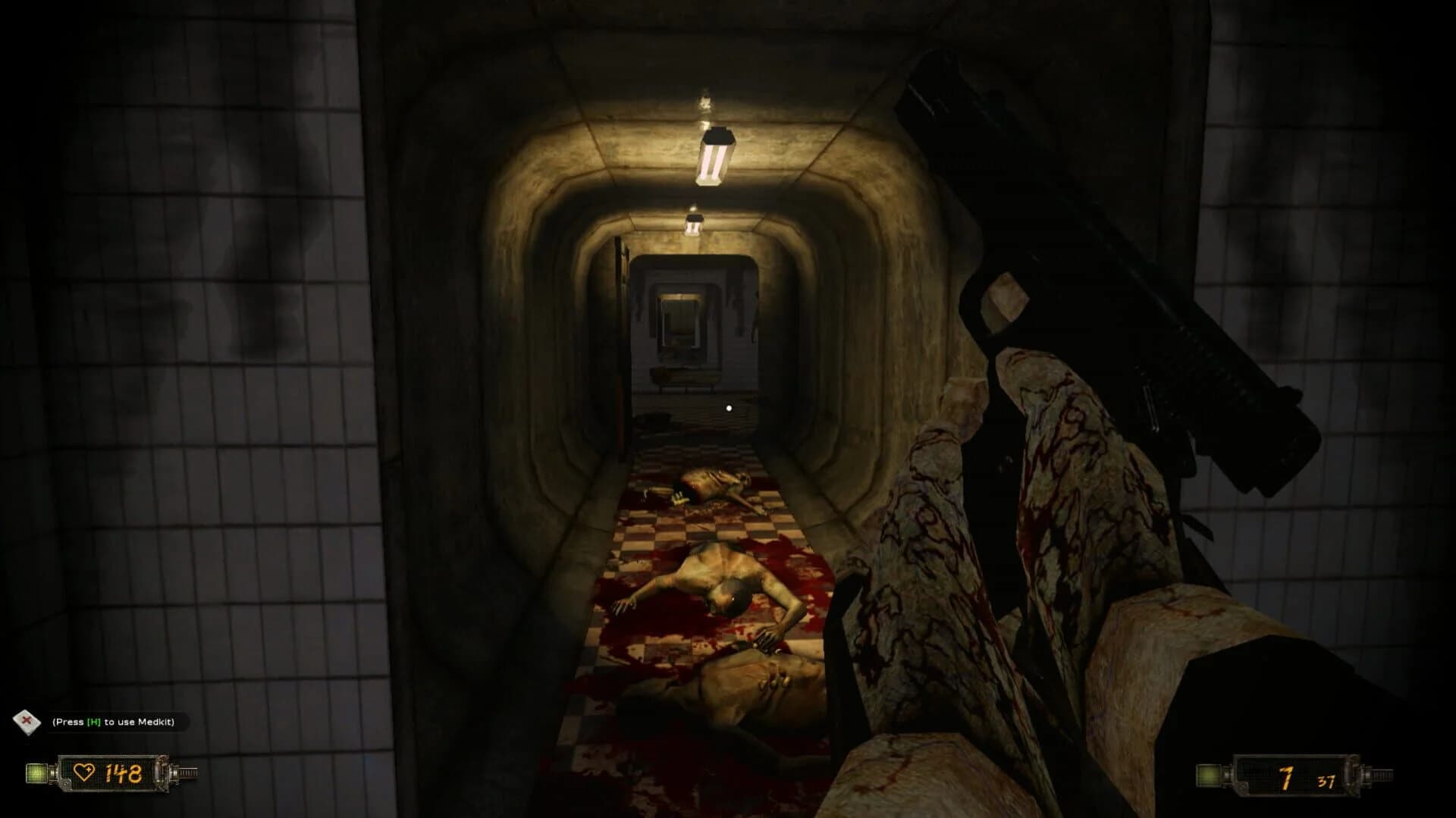Click the green battery cell on the ammo gauge

point(1208,775)
